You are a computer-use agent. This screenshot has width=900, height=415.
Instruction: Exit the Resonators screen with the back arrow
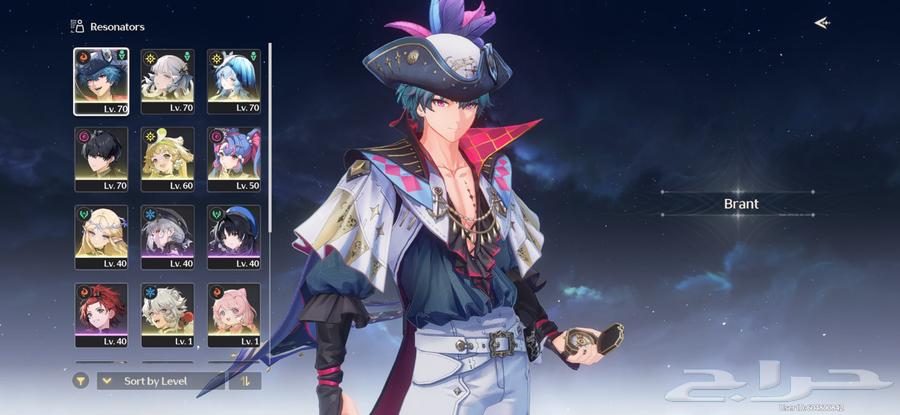coord(822,23)
